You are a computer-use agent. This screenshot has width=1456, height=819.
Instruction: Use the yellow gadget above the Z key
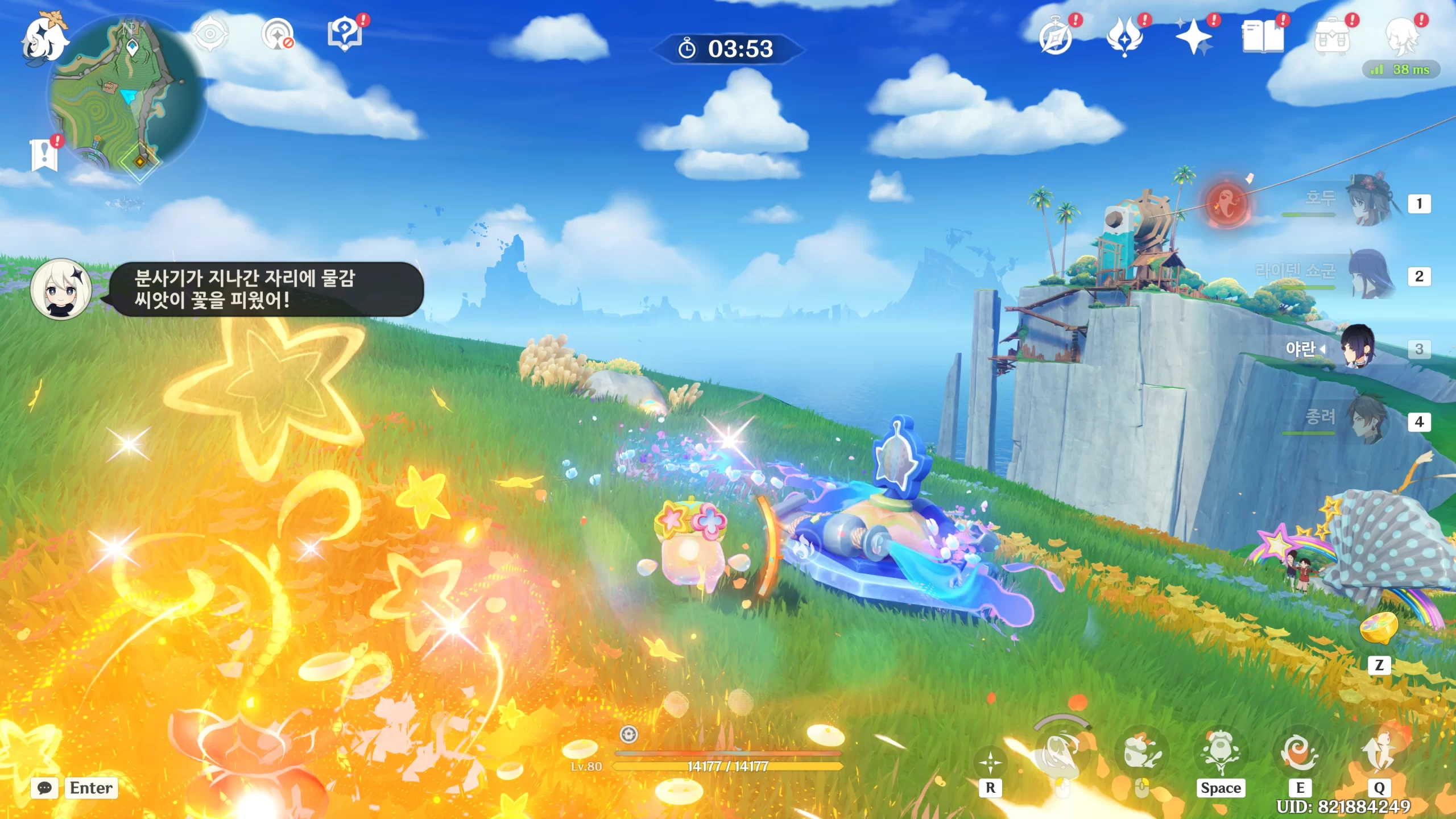pyautogui.click(x=1379, y=628)
